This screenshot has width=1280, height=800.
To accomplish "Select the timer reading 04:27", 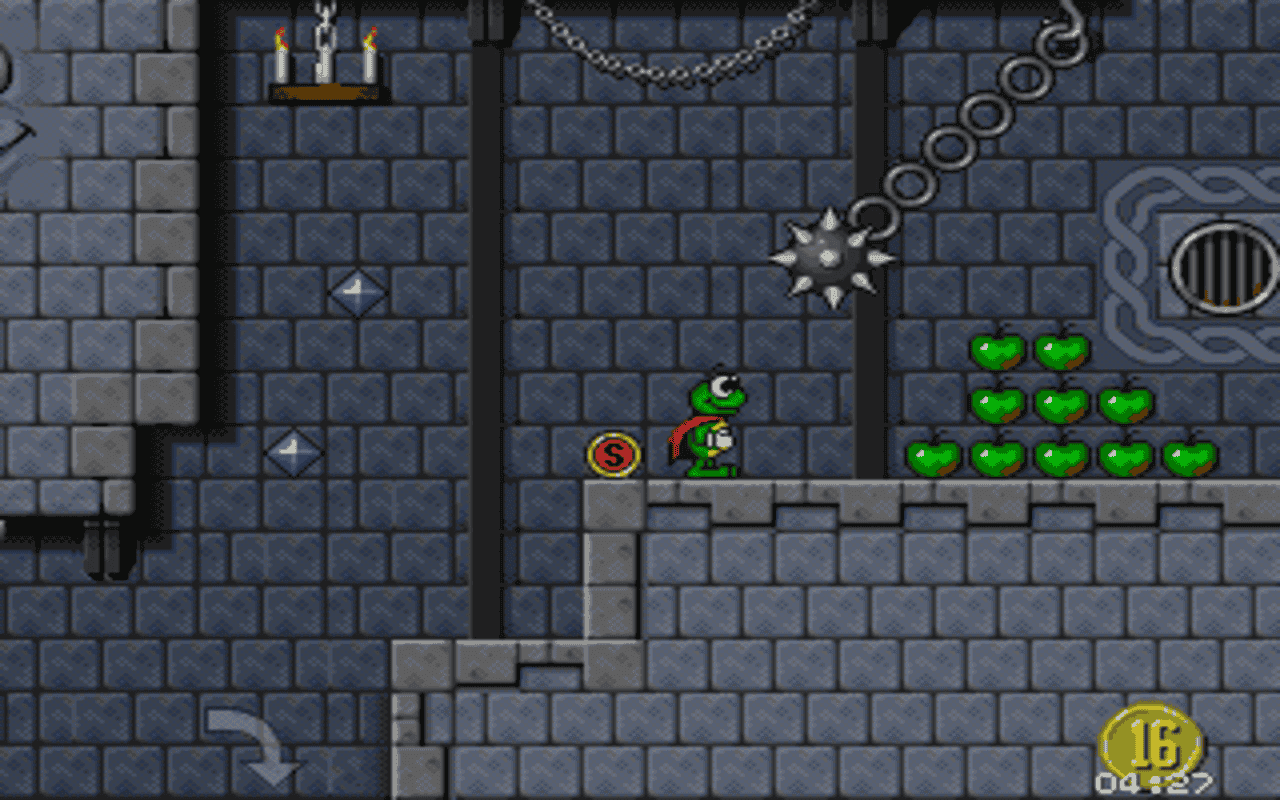I will pyautogui.click(x=1155, y=782).
